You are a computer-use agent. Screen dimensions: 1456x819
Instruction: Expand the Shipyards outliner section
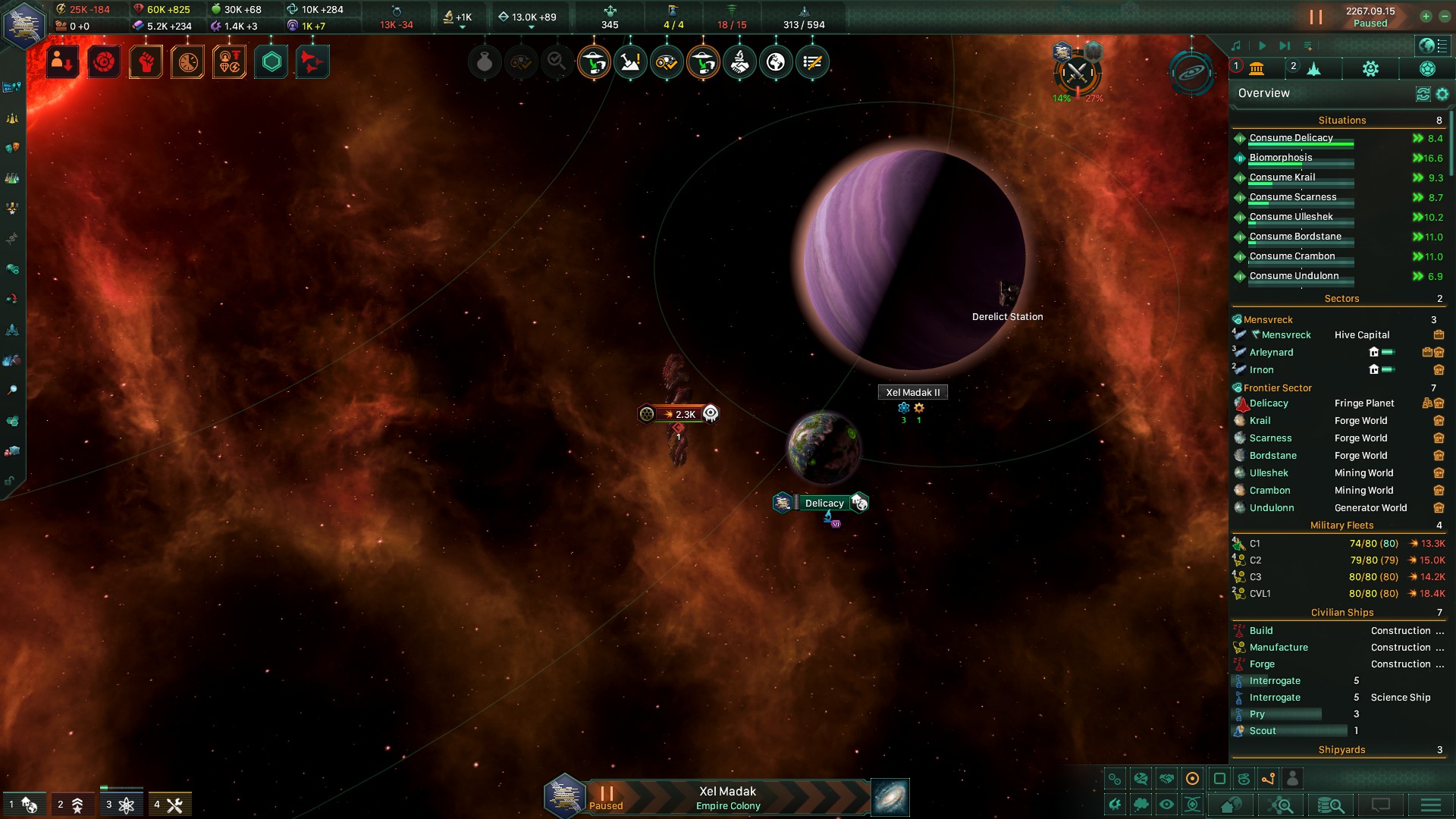point(1341,750)
